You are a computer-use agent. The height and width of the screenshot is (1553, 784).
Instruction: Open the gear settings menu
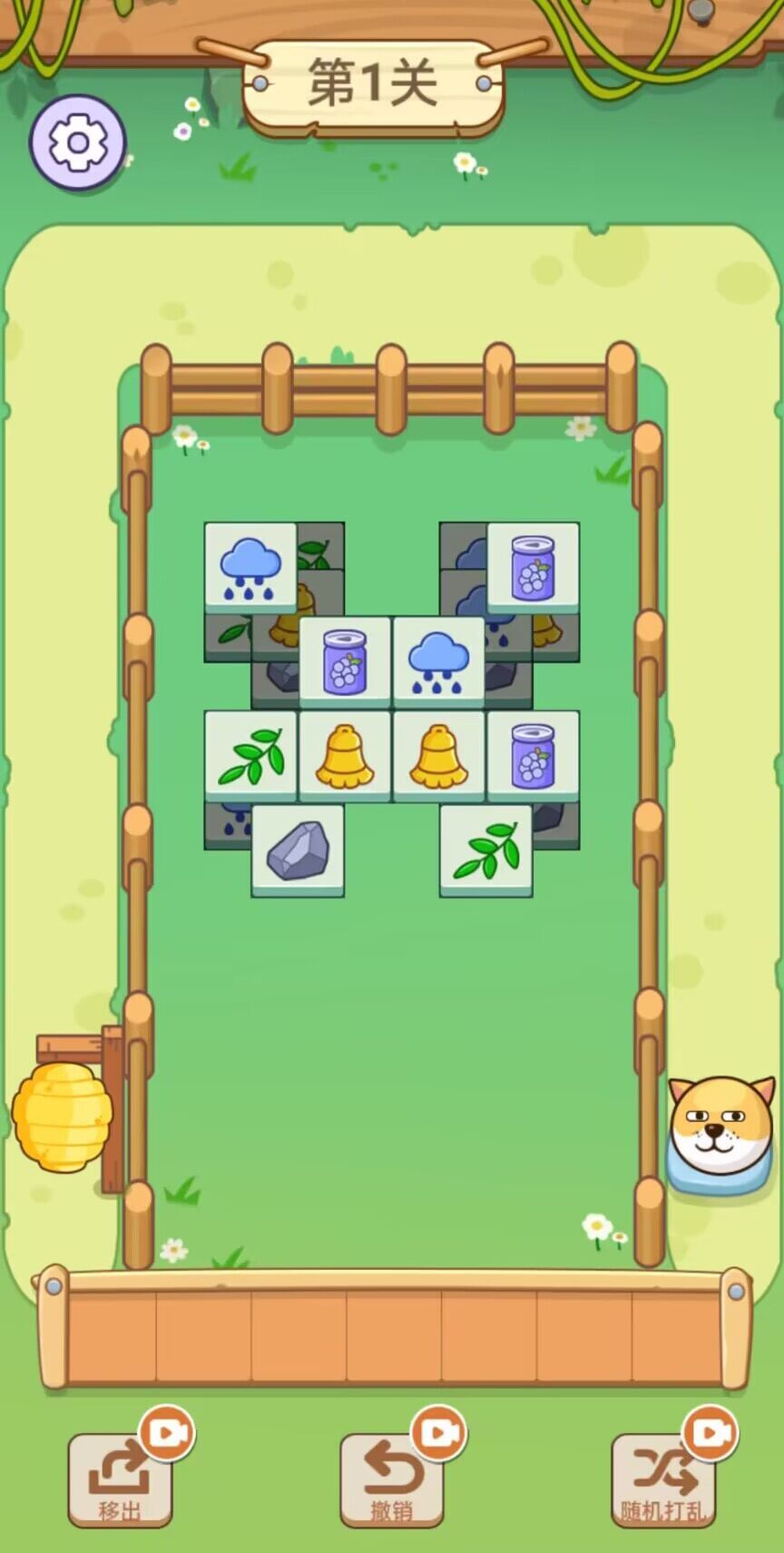[77, 143]
